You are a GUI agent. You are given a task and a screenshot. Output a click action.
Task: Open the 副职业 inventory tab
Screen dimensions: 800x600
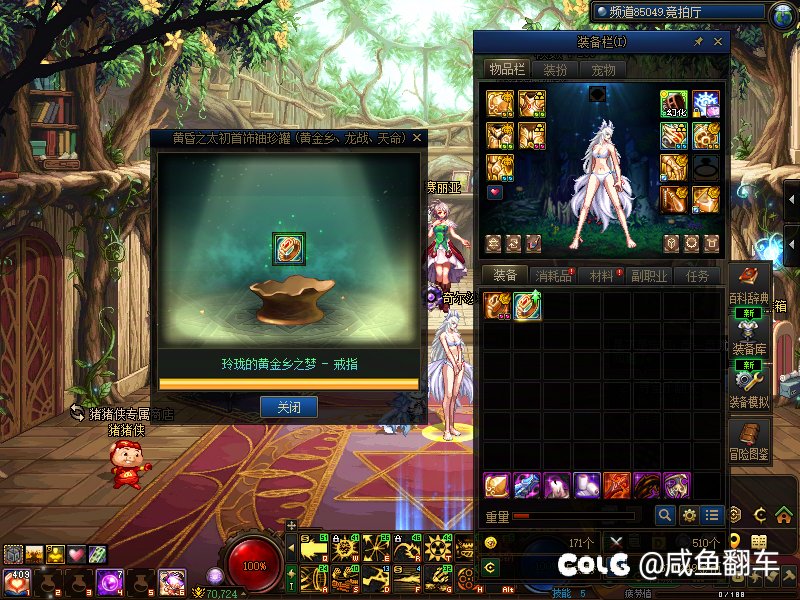[x=649, y=275]
